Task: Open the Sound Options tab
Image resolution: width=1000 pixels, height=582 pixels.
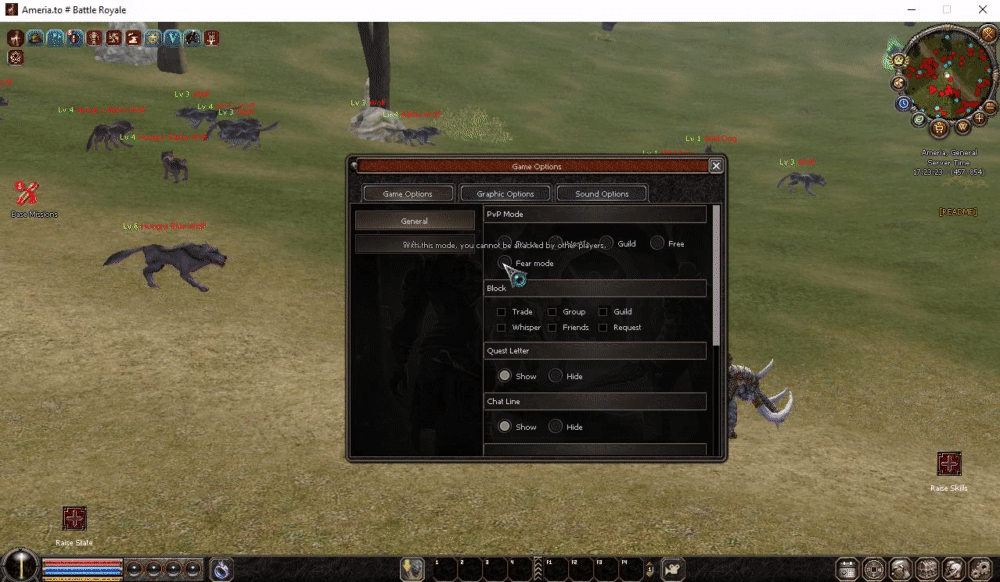Action: [x=602, y=194]
